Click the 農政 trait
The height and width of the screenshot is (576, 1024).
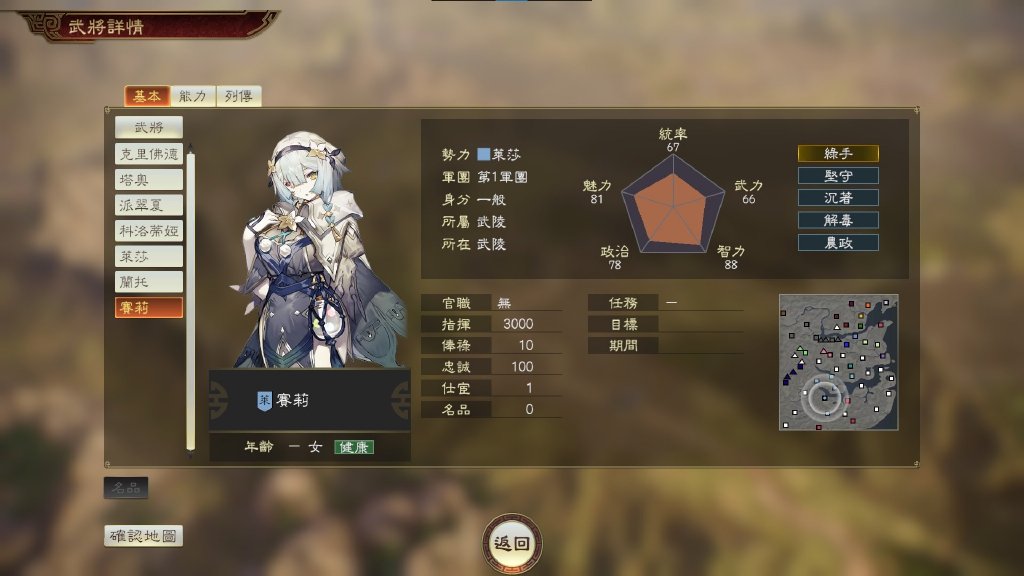838,243
